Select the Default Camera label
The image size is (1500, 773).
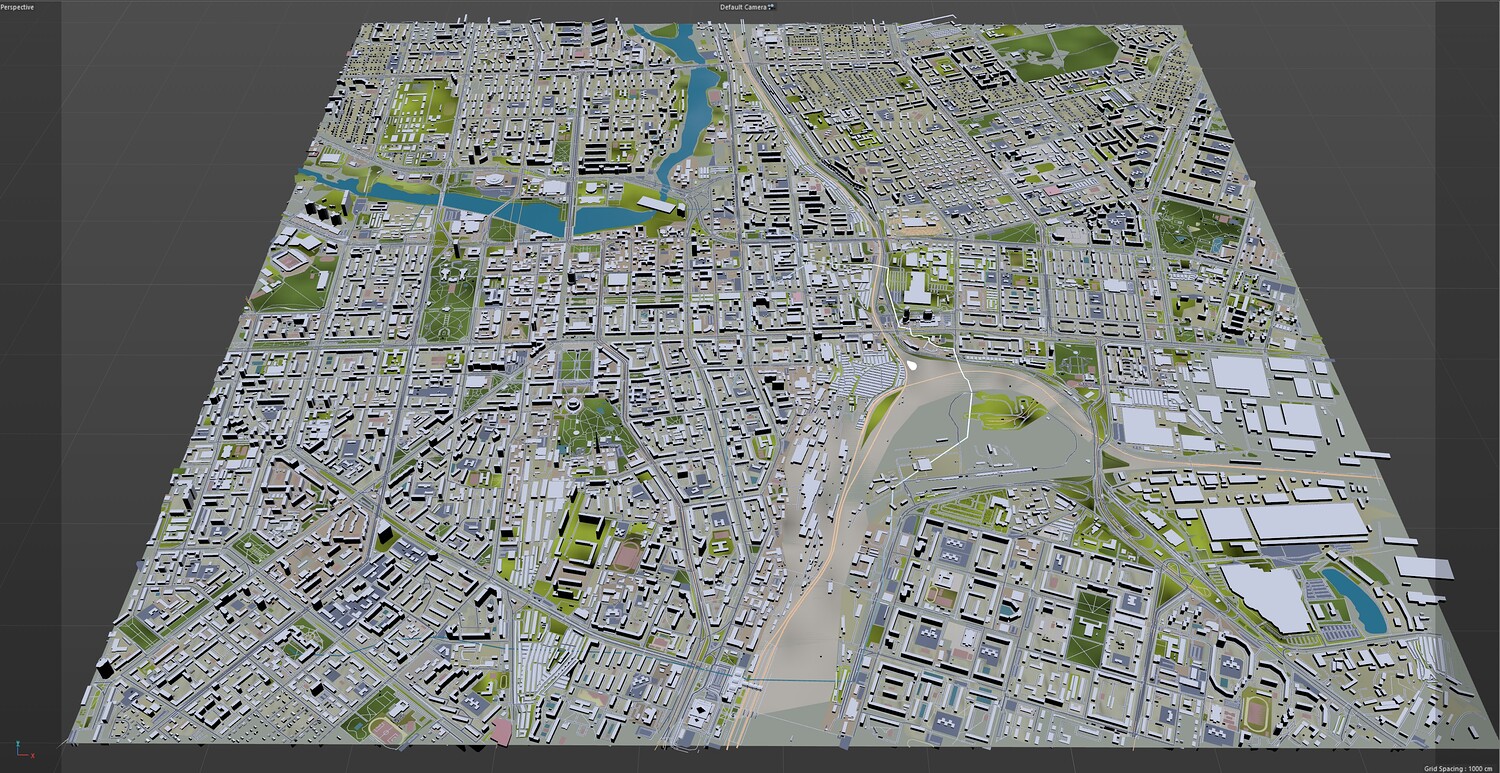coord(743,7)
